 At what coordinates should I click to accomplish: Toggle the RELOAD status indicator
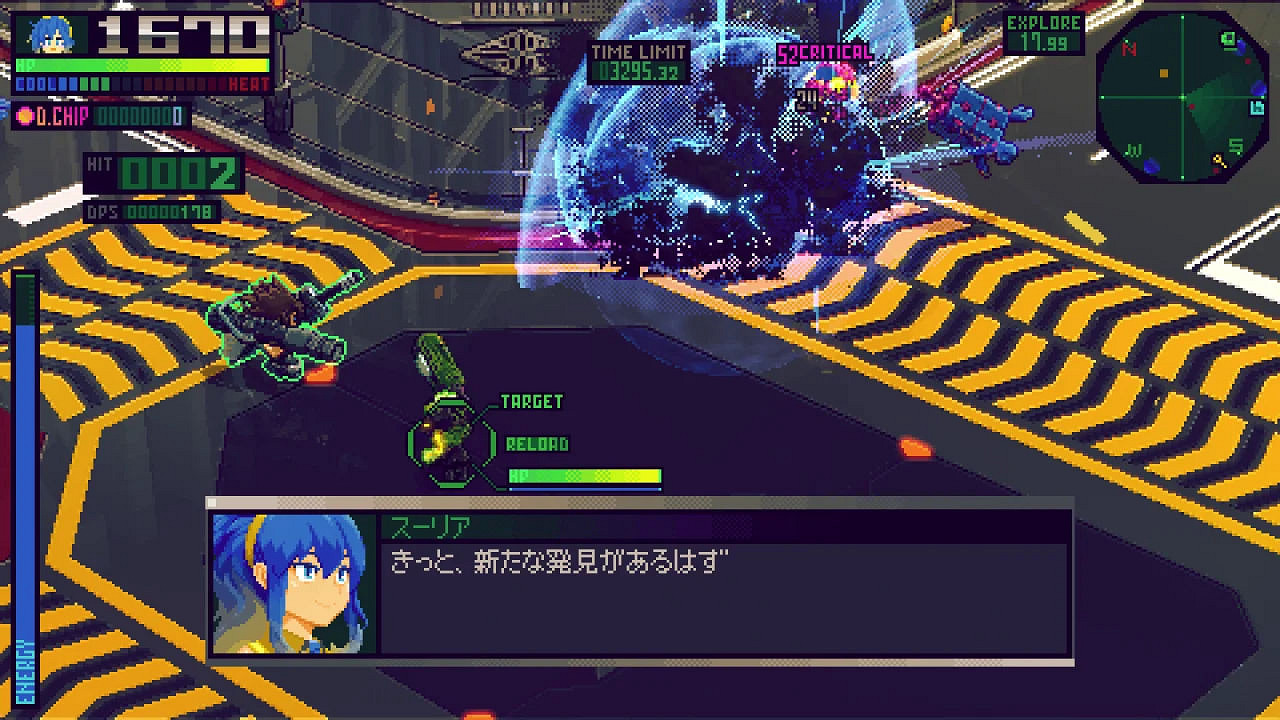(x=538, y=443)
